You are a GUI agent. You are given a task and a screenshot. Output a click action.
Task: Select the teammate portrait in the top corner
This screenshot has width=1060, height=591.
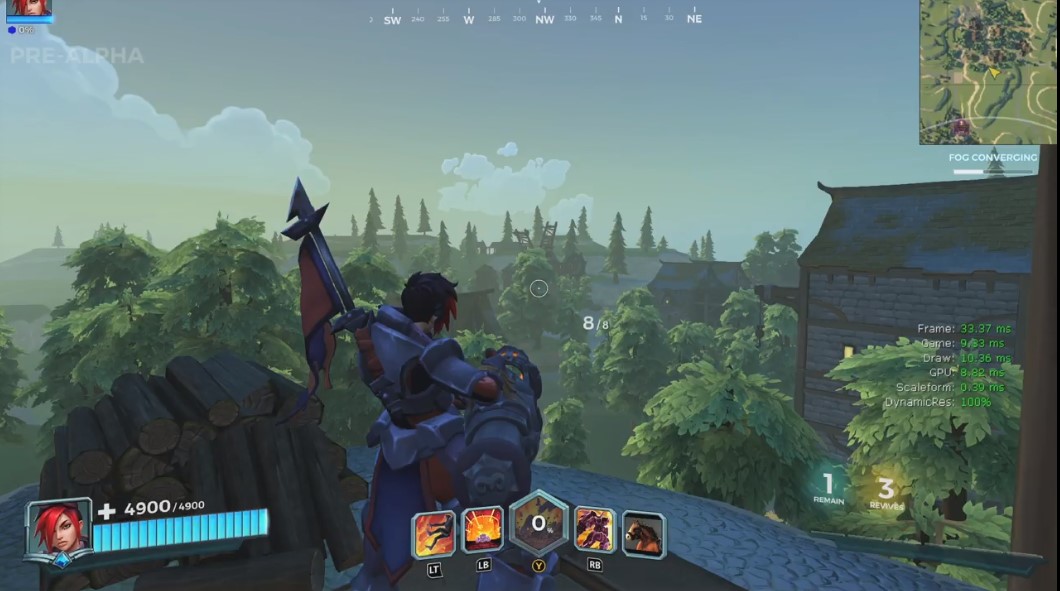point(29,9)
